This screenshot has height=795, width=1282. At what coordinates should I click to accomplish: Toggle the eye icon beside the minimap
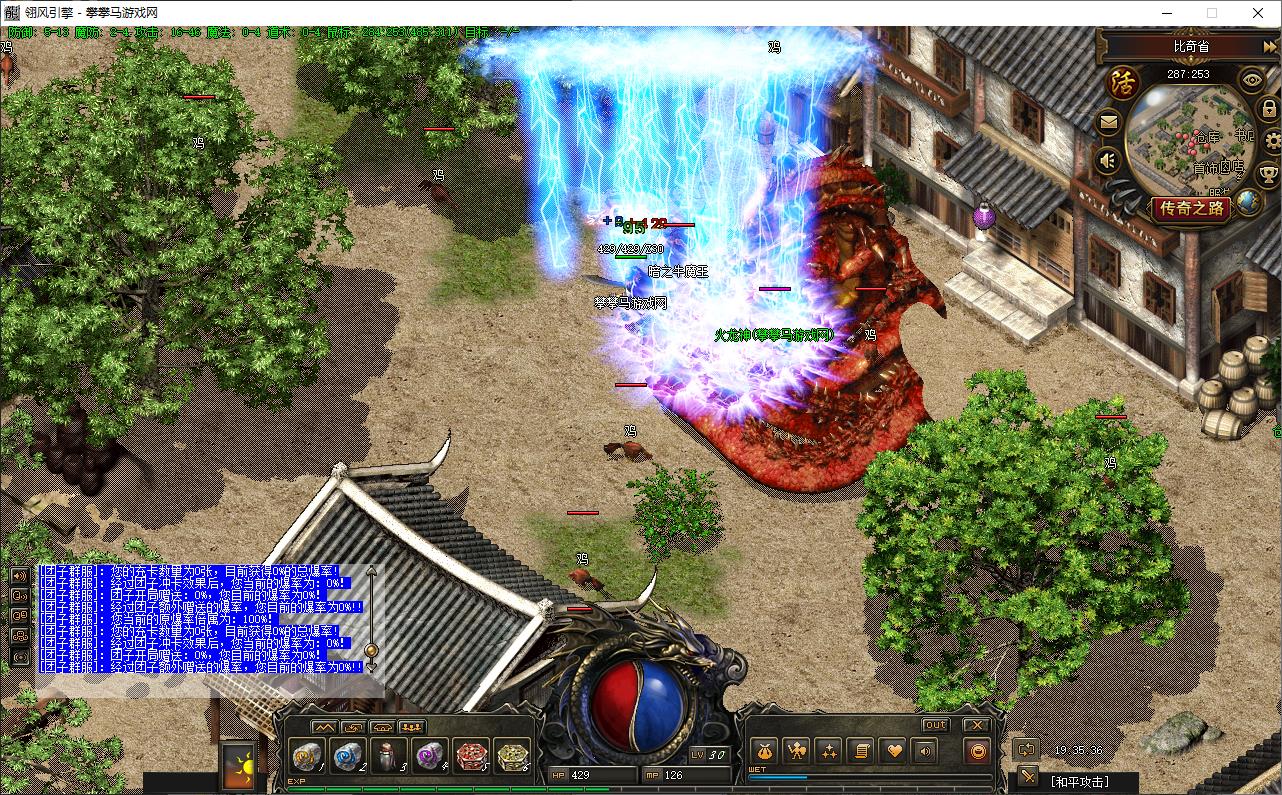coord(1251,79)
